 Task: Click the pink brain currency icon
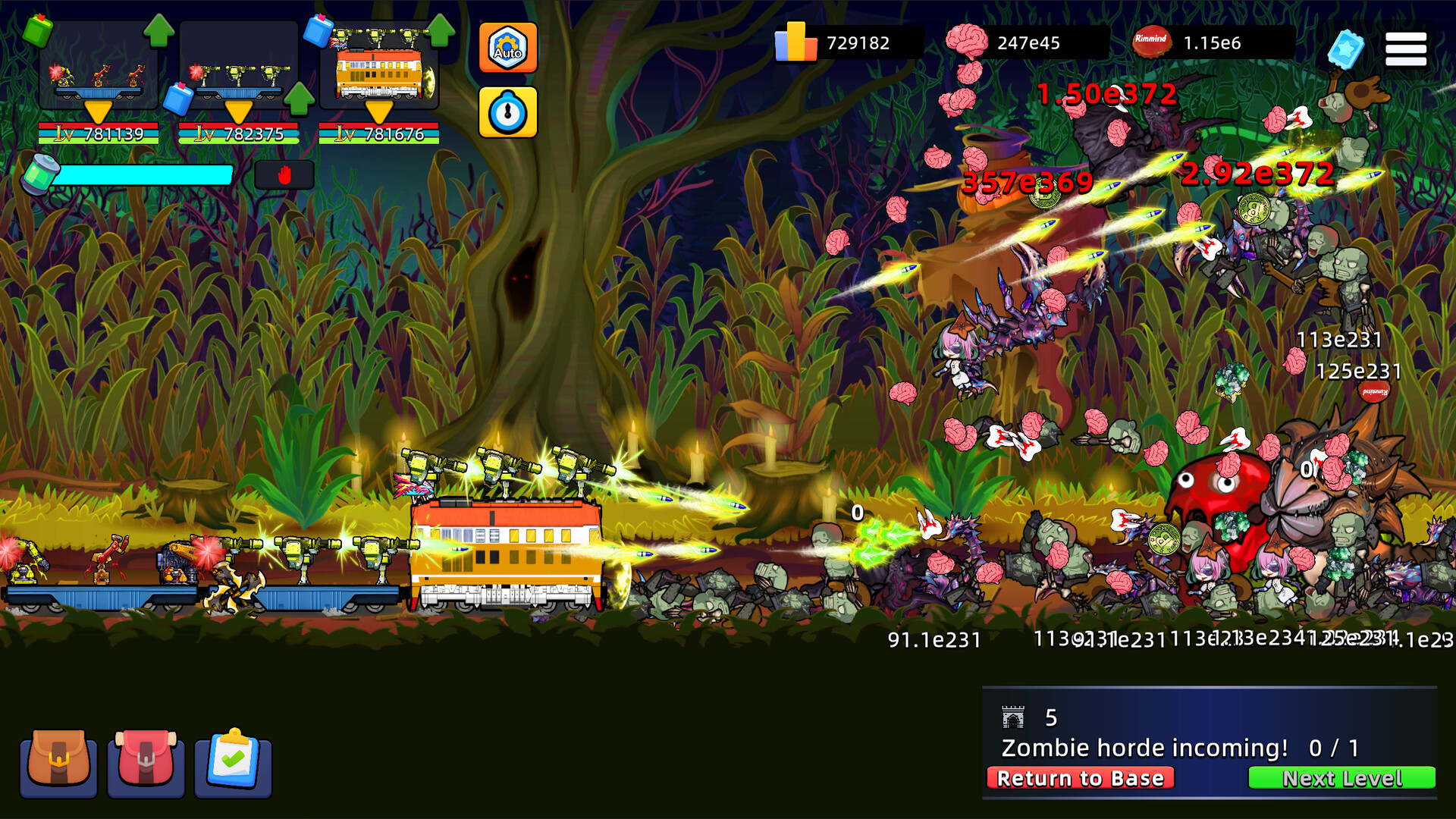(x=966, y=42)
